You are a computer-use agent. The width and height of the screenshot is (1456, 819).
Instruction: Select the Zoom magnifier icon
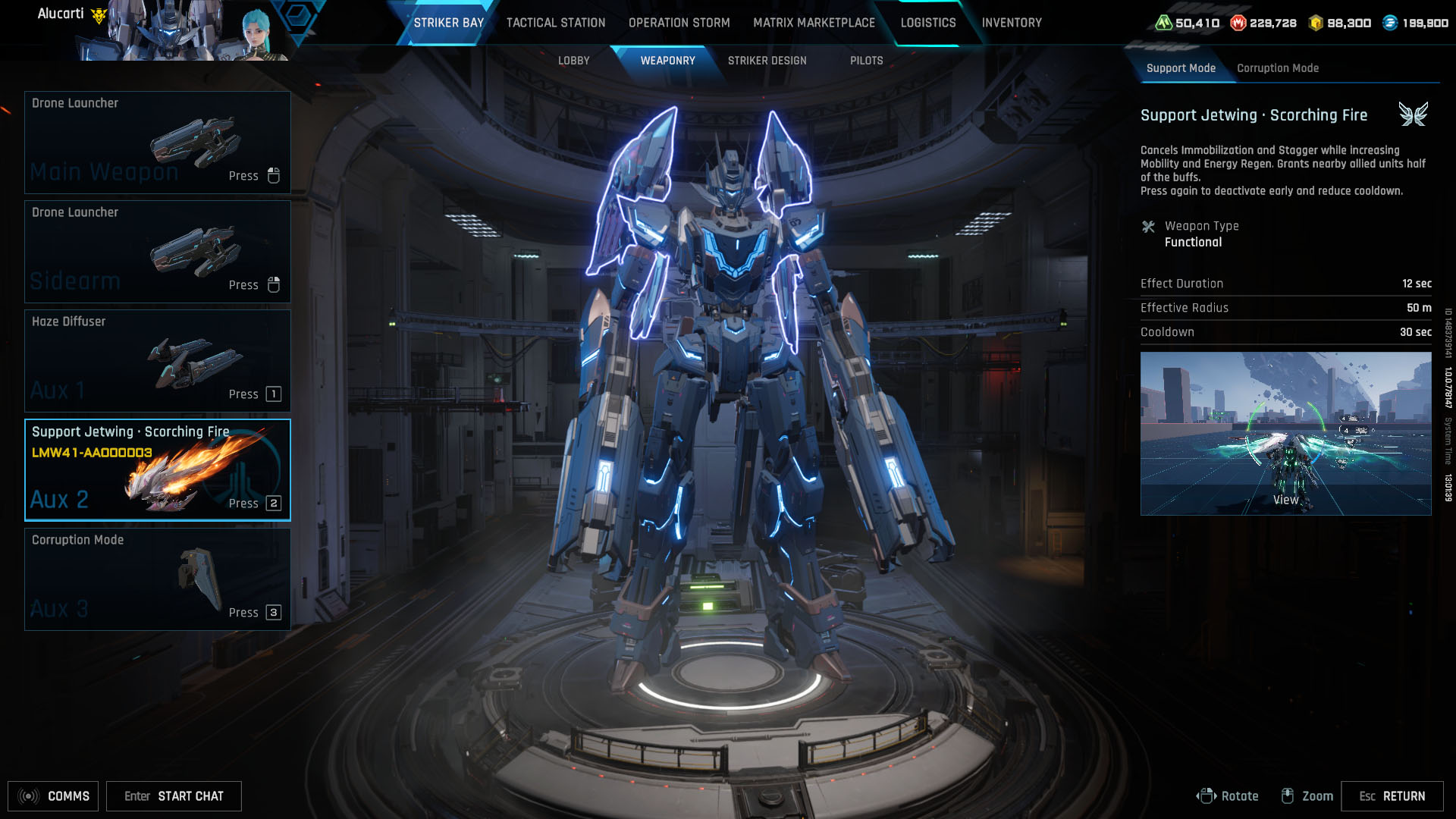[1288, 796]
